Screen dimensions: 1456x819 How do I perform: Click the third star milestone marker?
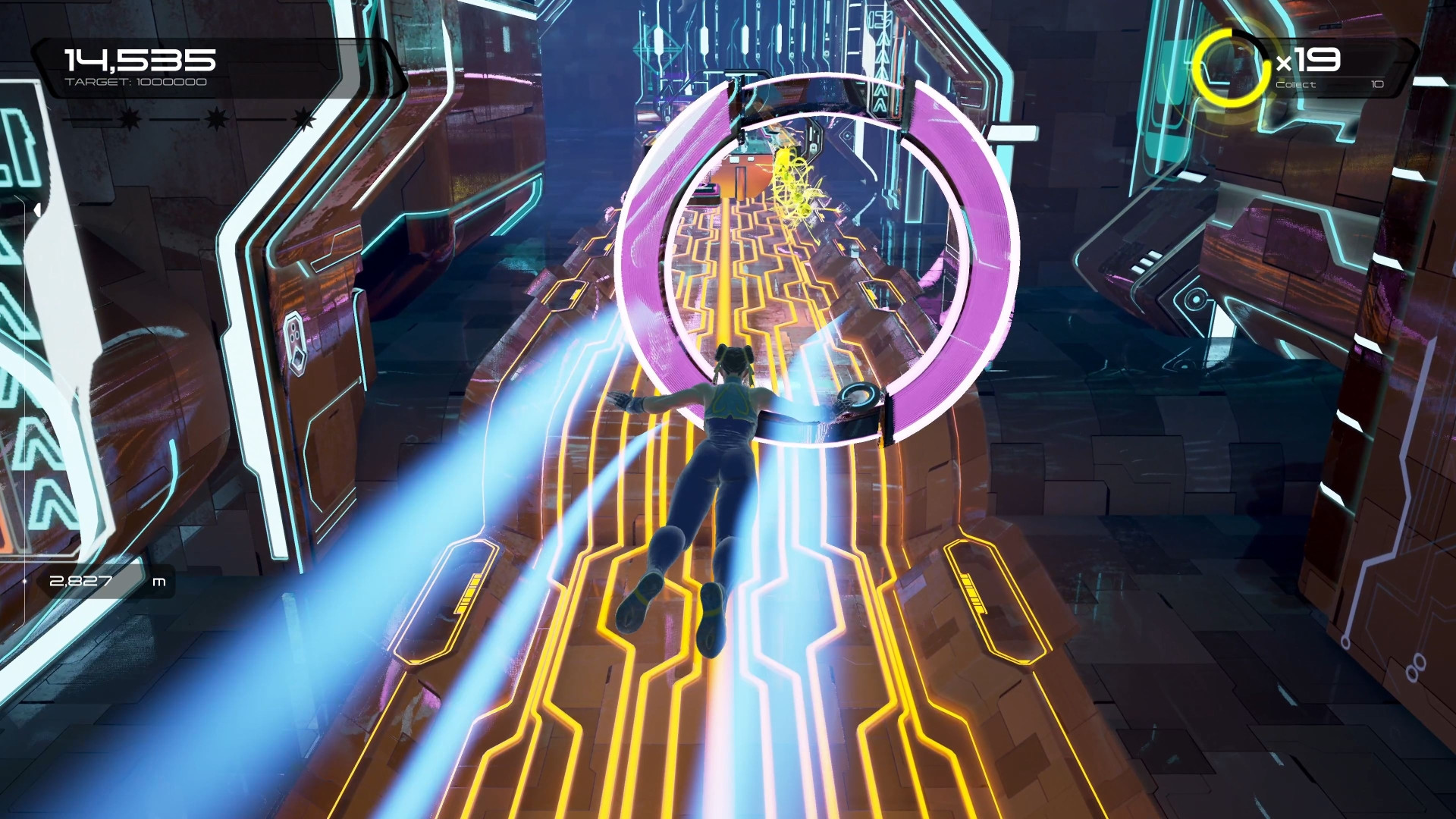[x=303, y=120]
